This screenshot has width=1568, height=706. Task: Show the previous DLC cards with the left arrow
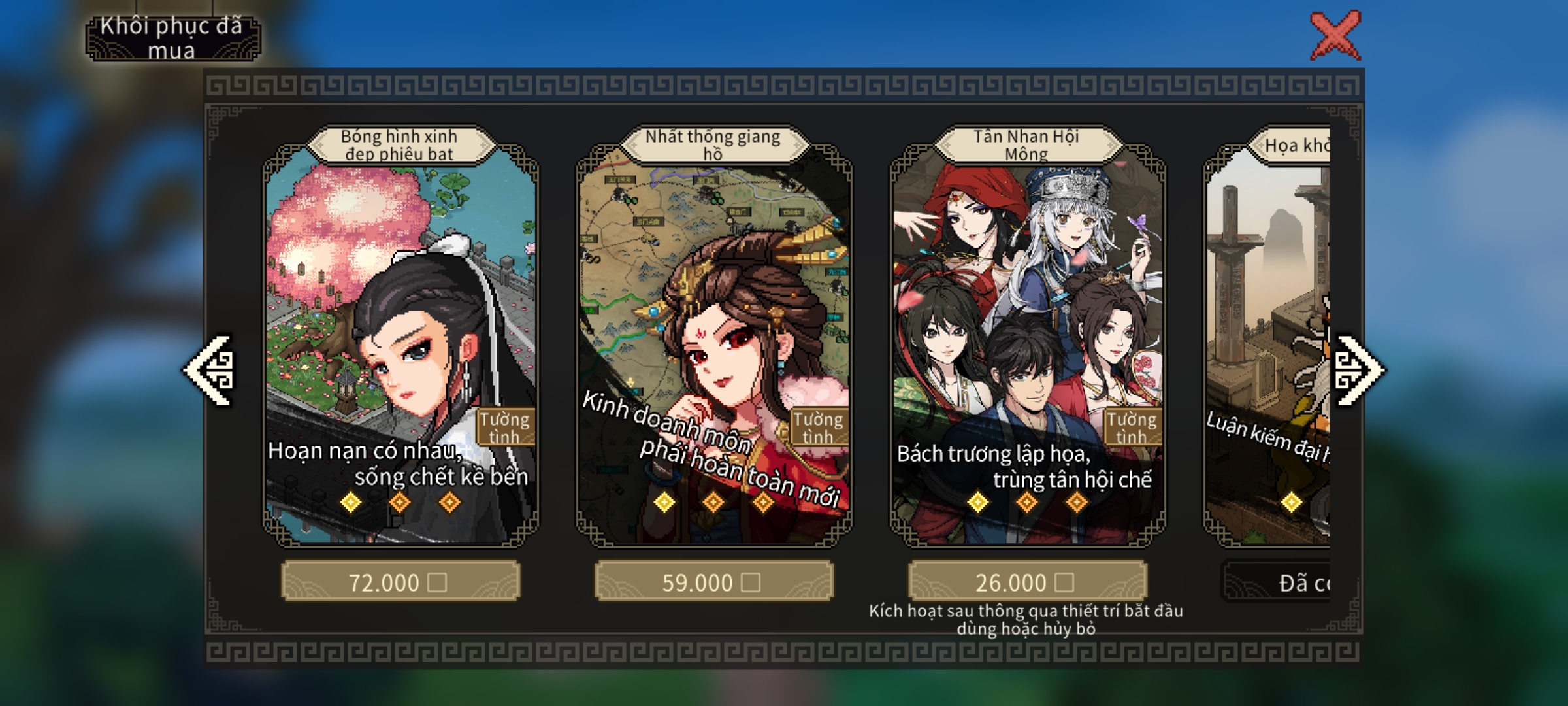pos(209,371)
